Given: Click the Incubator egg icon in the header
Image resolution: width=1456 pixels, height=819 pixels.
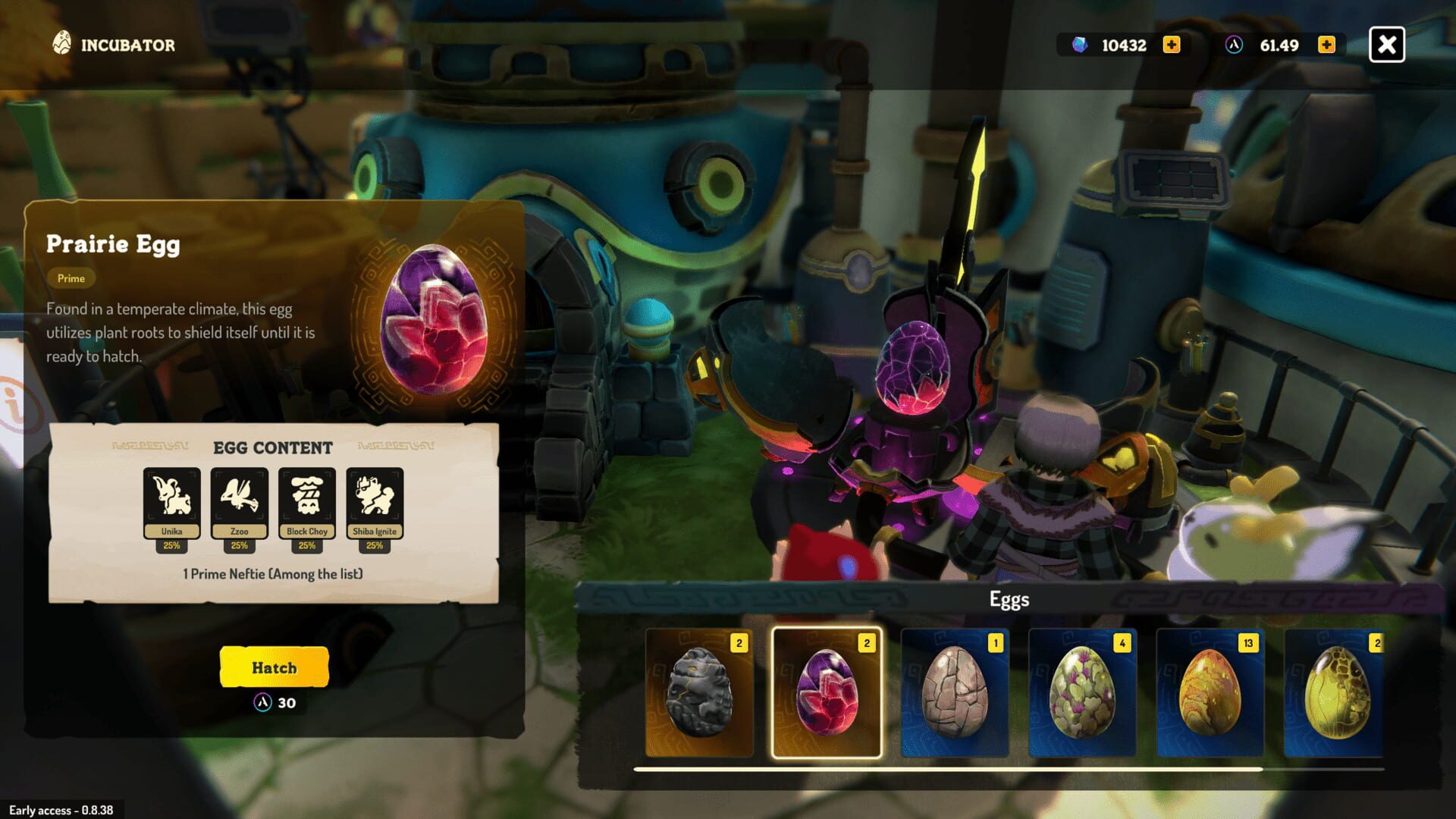Looking at the screenshot, I should 62,43.
